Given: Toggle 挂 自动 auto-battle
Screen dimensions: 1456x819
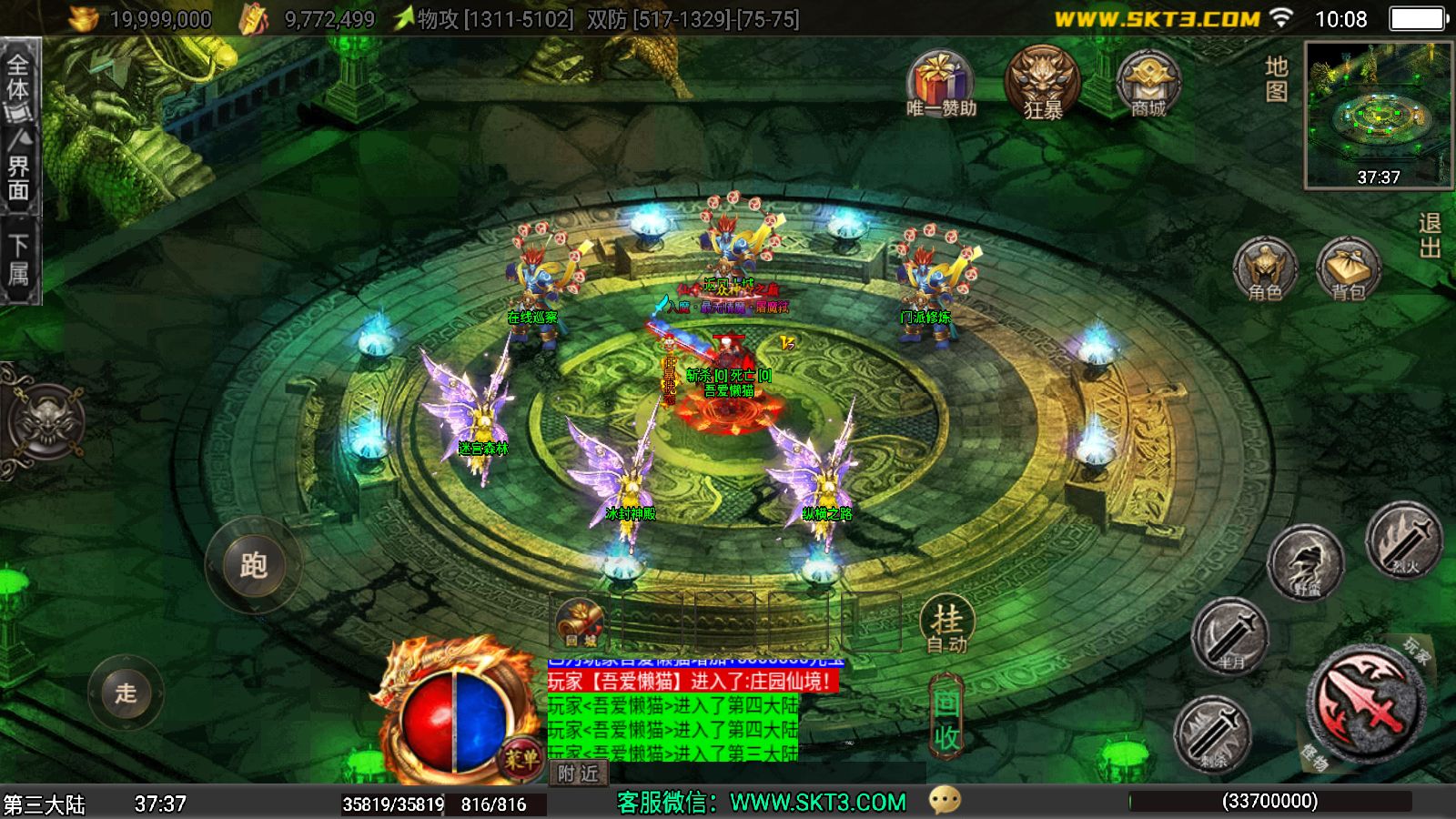Looking at the screenshot, I should click(x=947, y=625).
